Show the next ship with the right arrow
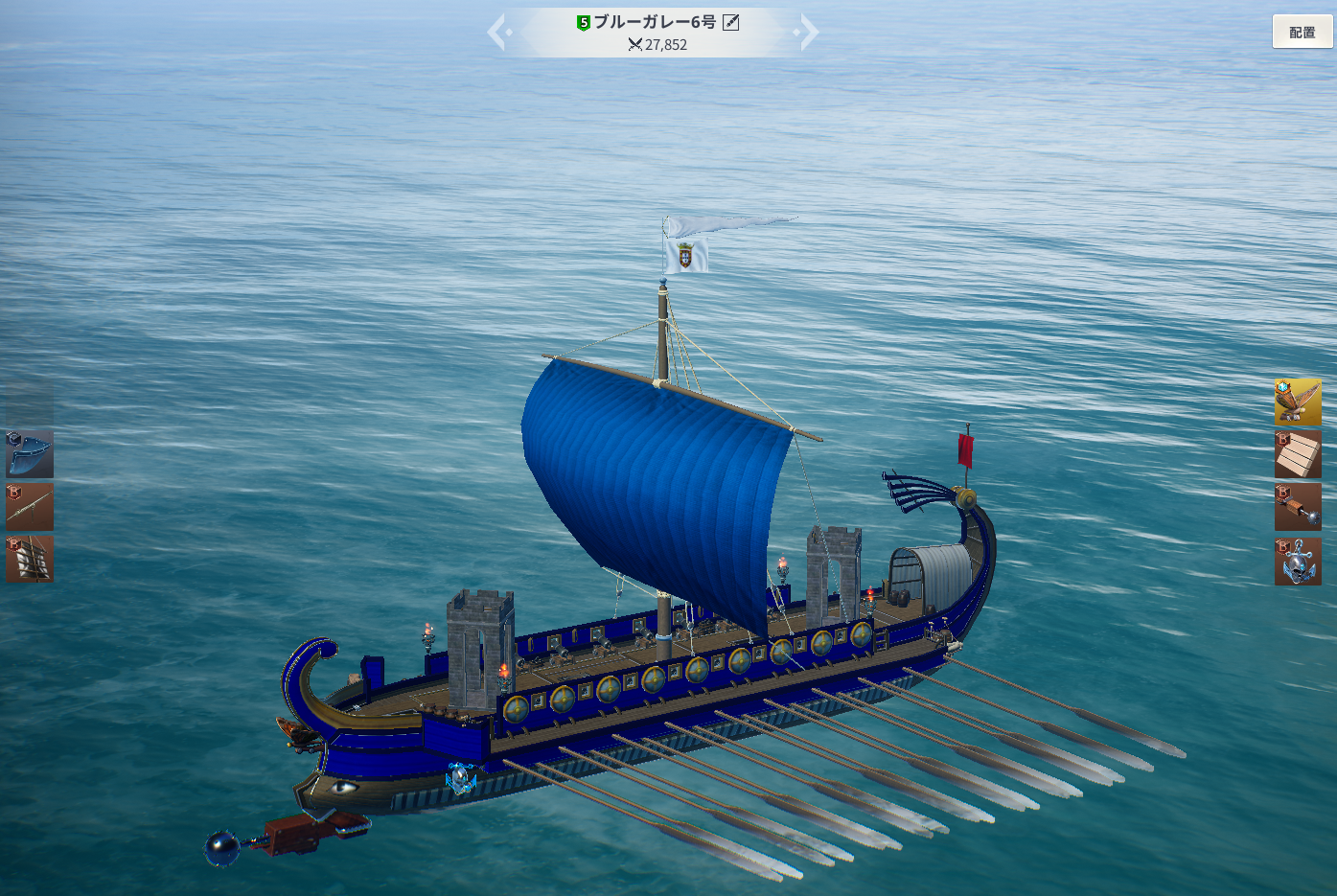This screenshot has width=1337, height=896. coord(808,33)
